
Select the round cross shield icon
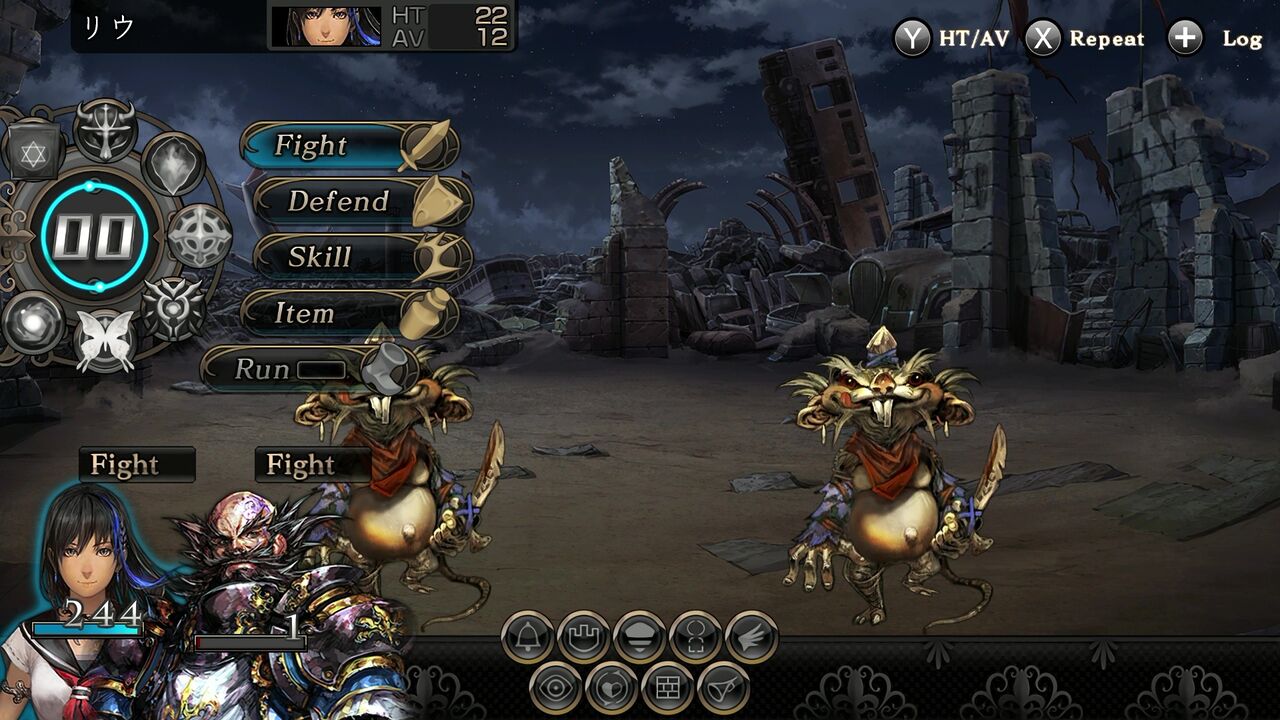pyautogui.click(x=199, y=236)
